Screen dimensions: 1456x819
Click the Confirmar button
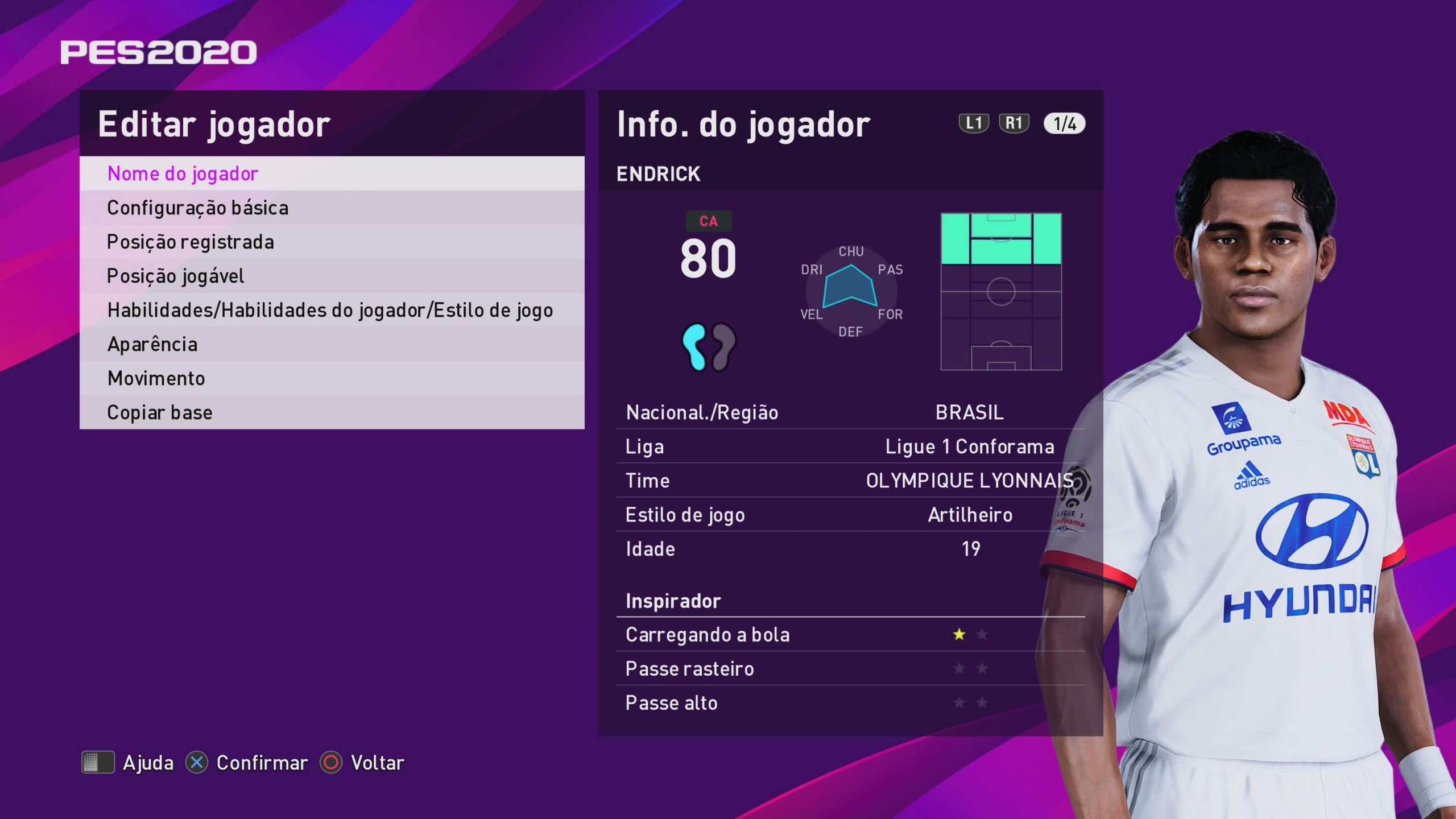(247, 762)
